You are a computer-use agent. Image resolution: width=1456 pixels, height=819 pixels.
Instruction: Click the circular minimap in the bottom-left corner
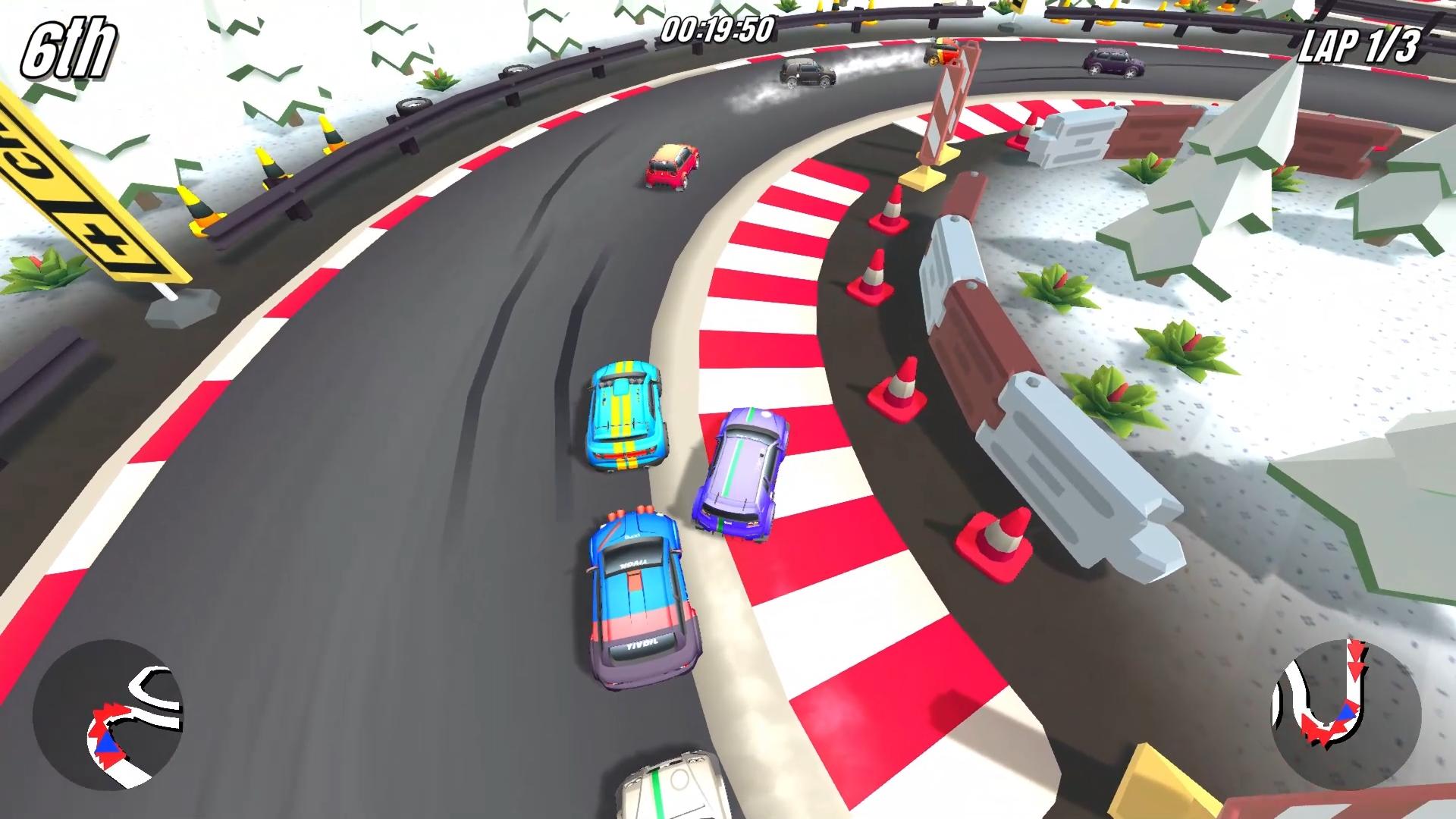point(108,715)
